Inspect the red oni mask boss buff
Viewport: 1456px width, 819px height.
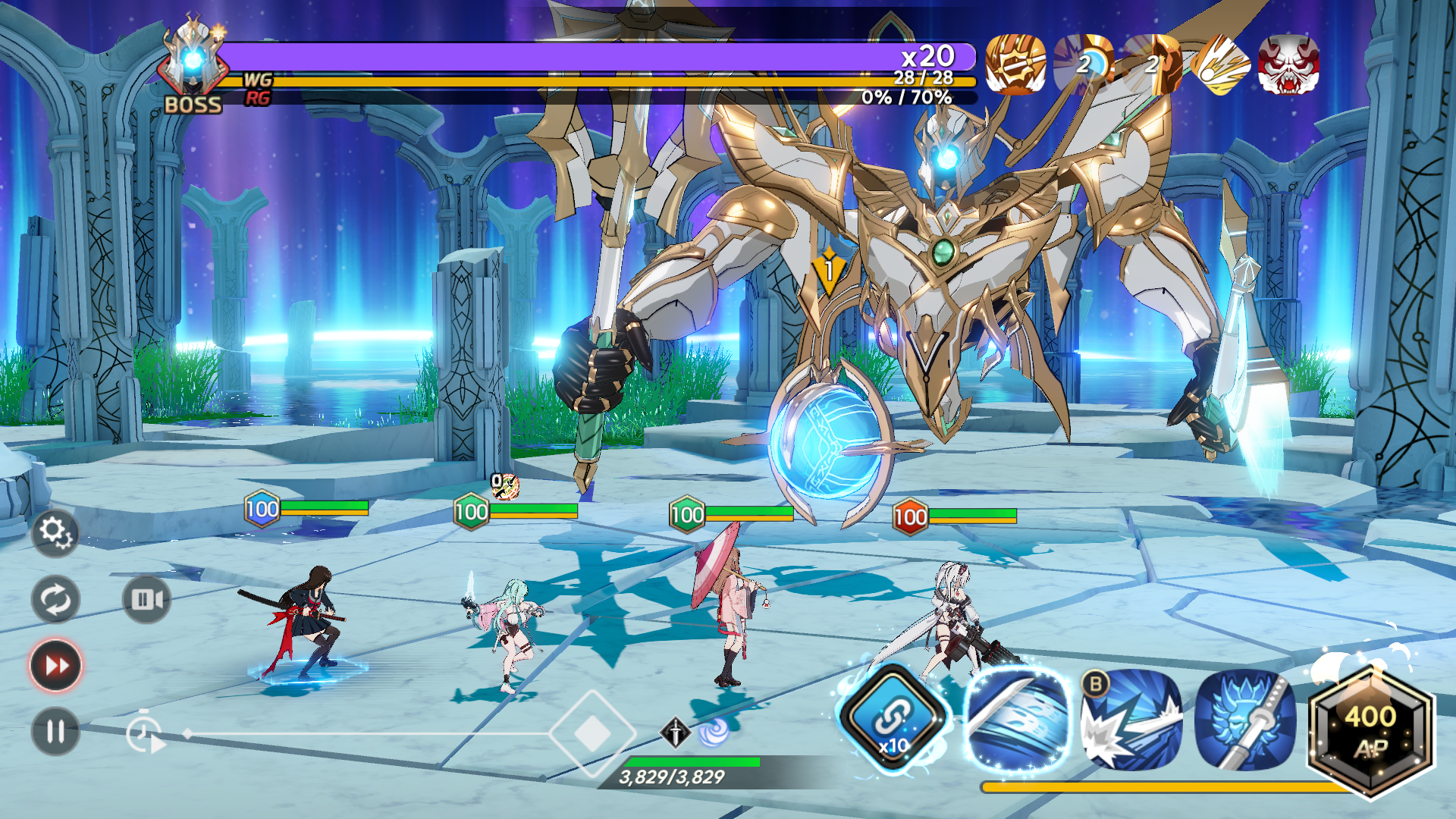coord(1288,65)
